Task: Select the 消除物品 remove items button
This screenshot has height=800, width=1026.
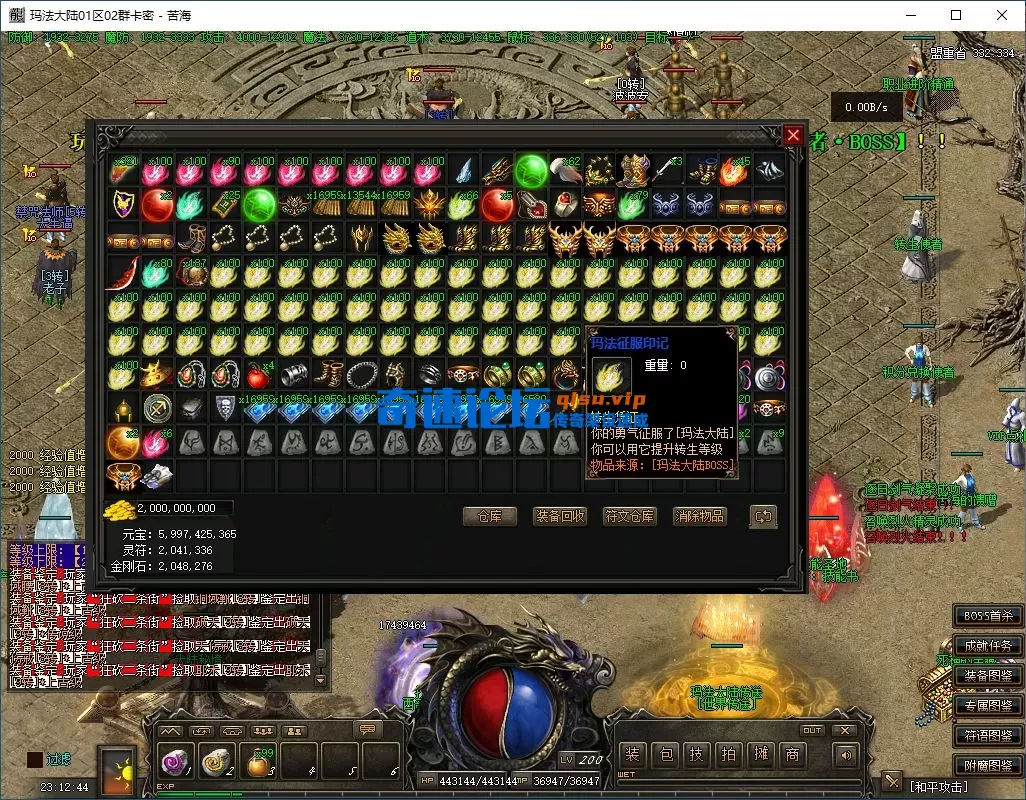Action: (699, 516)
